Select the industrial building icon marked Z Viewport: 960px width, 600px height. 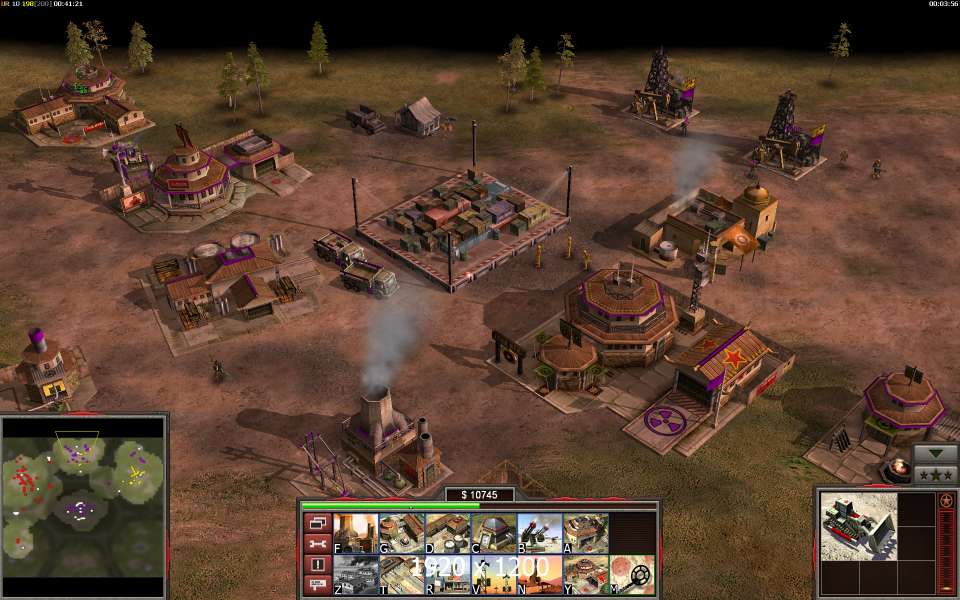point(353,575)
